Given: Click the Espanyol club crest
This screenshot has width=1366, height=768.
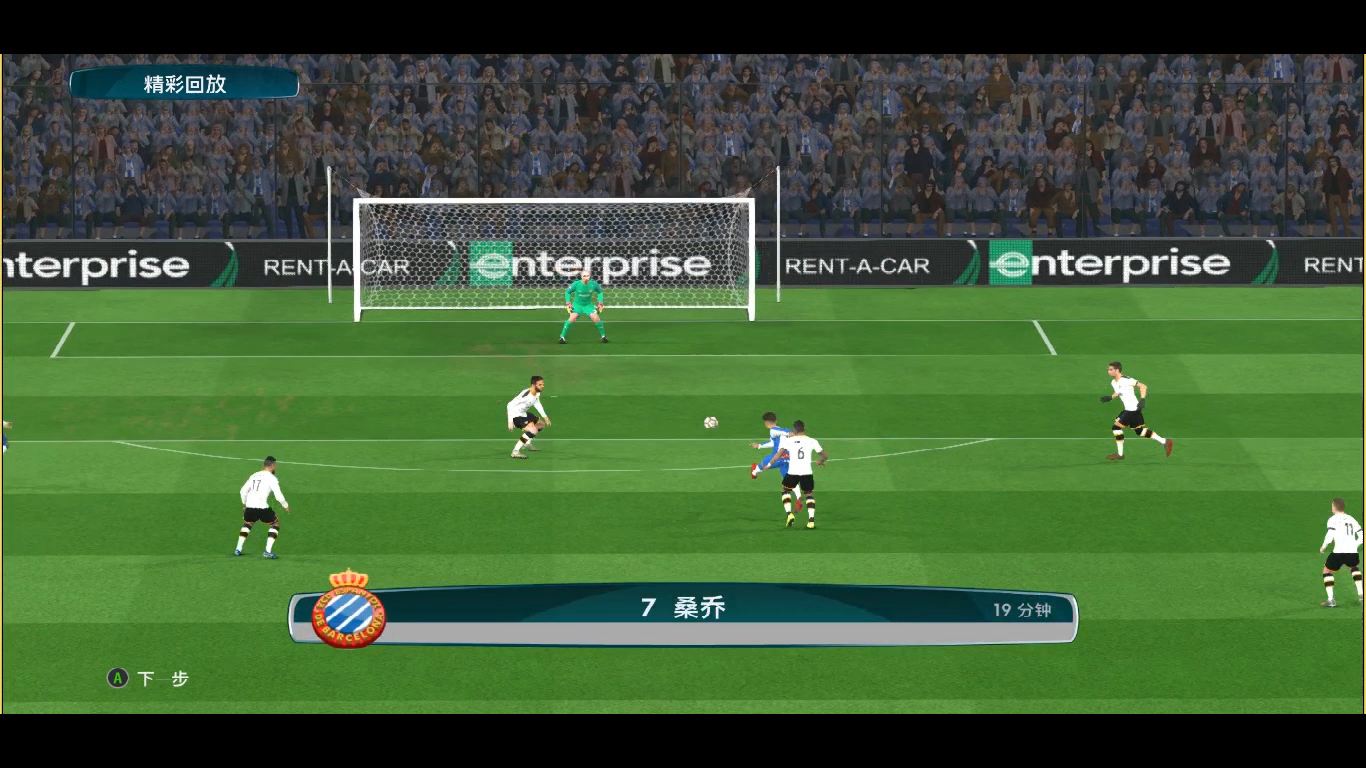Looking at the screenshot, I should tap(348, 609).
